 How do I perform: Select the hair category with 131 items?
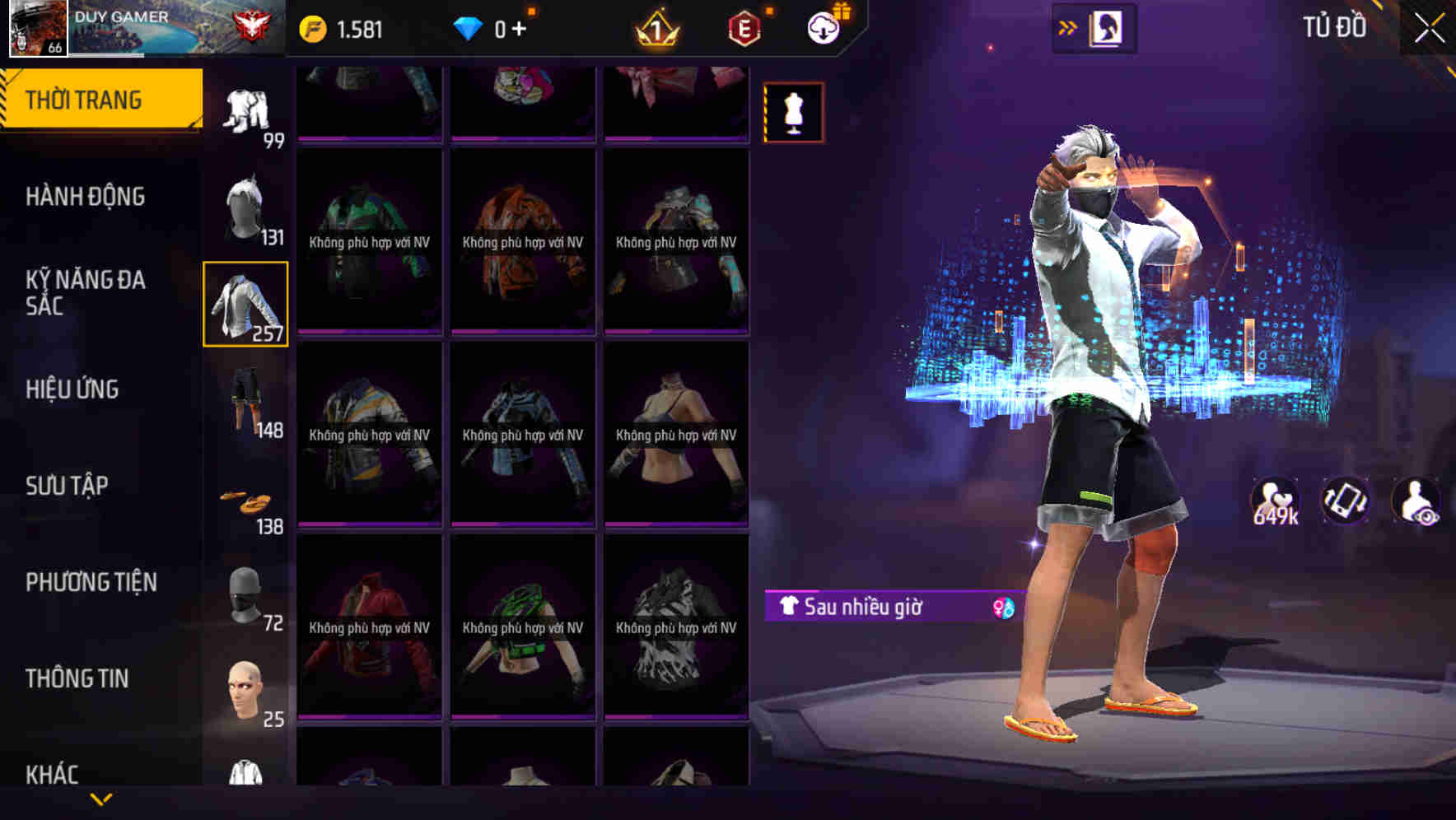245,206
